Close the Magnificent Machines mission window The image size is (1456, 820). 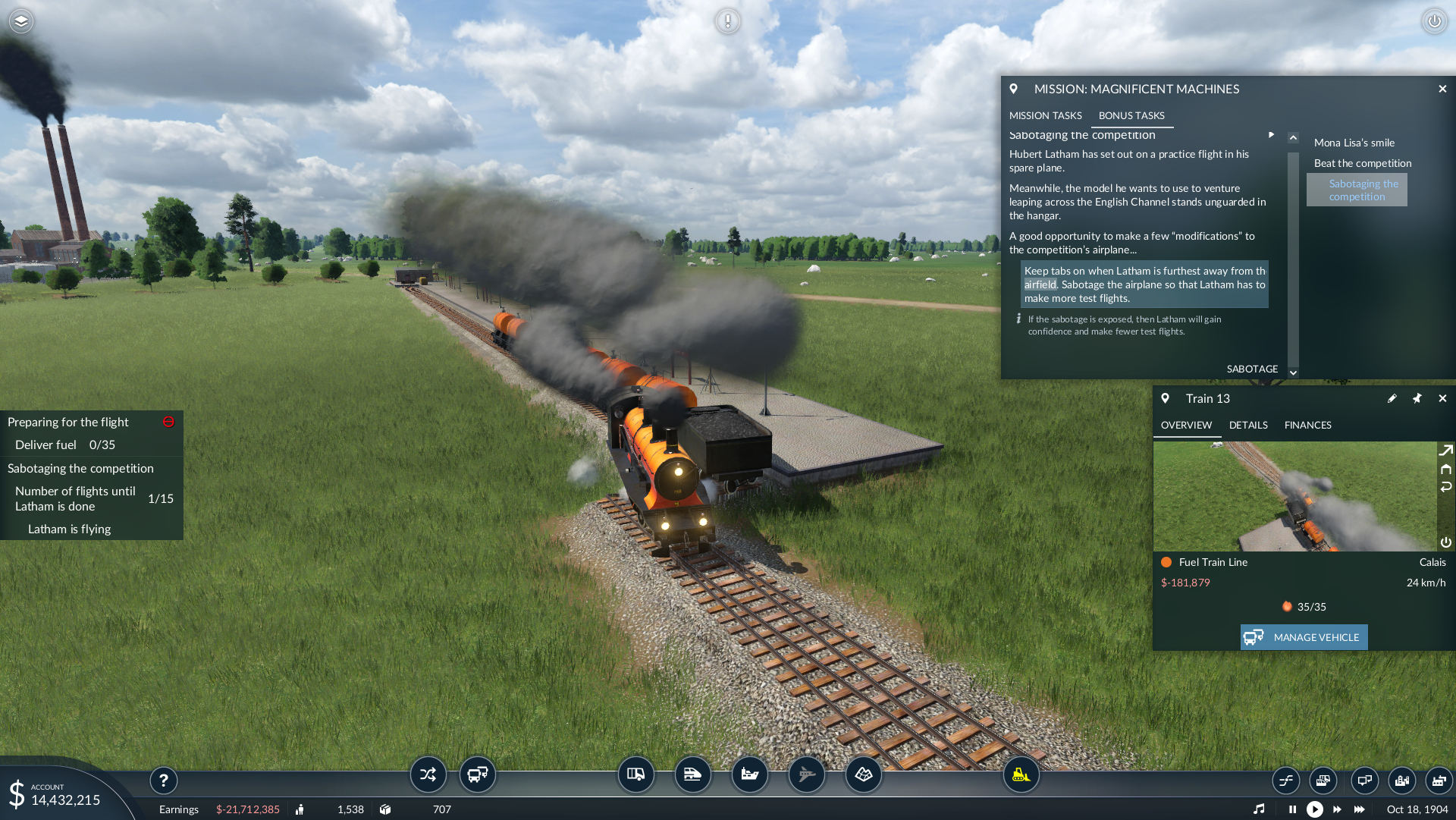click(x=1442, y=89)
